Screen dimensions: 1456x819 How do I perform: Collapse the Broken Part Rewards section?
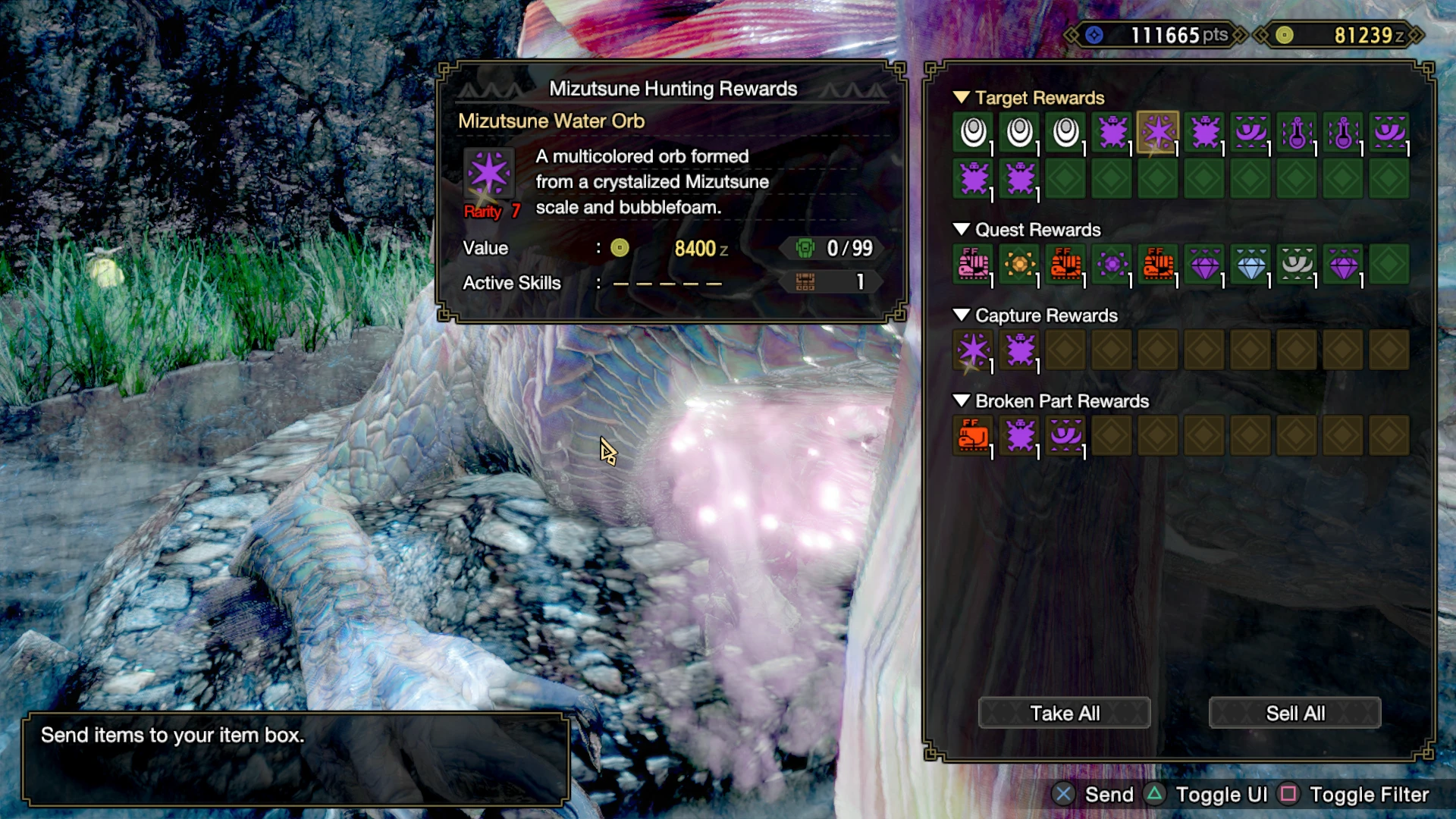click(x=963, y=401)
